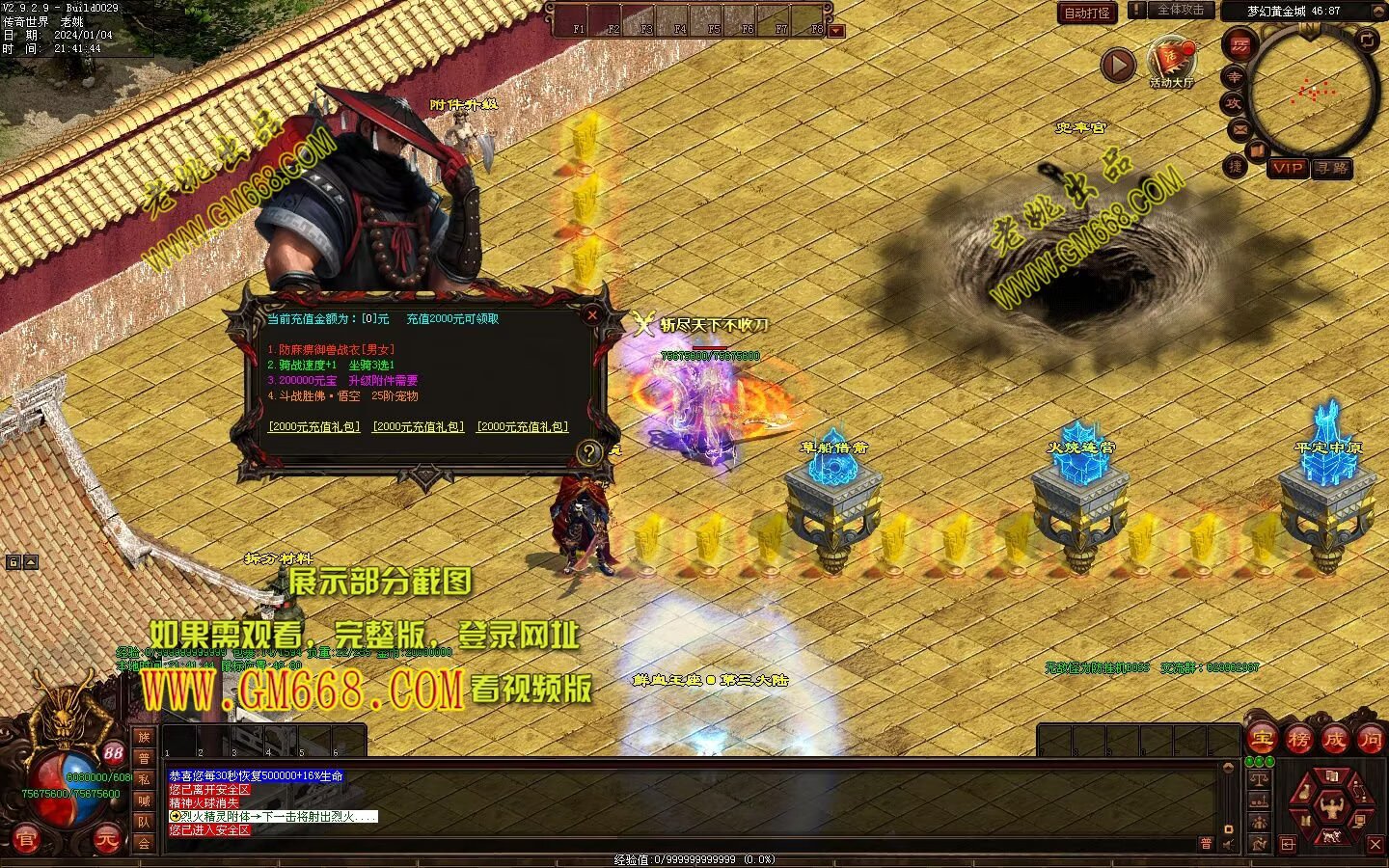This screenshot has height=868, width=1389.
Task: Switch to the 私 private chat channel
Action: coord(144,779)
